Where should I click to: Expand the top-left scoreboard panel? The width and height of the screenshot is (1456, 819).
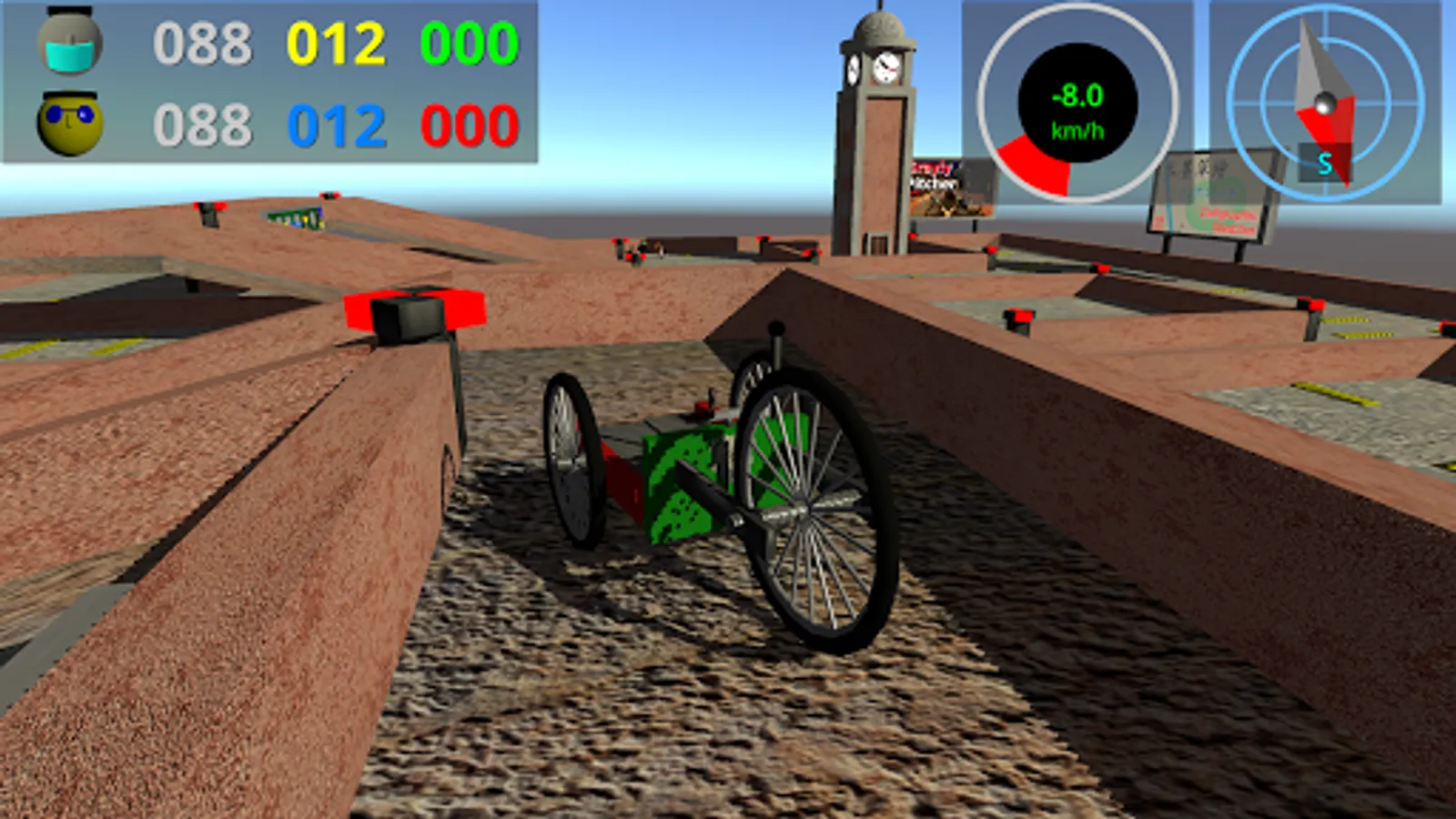(268, 82)
